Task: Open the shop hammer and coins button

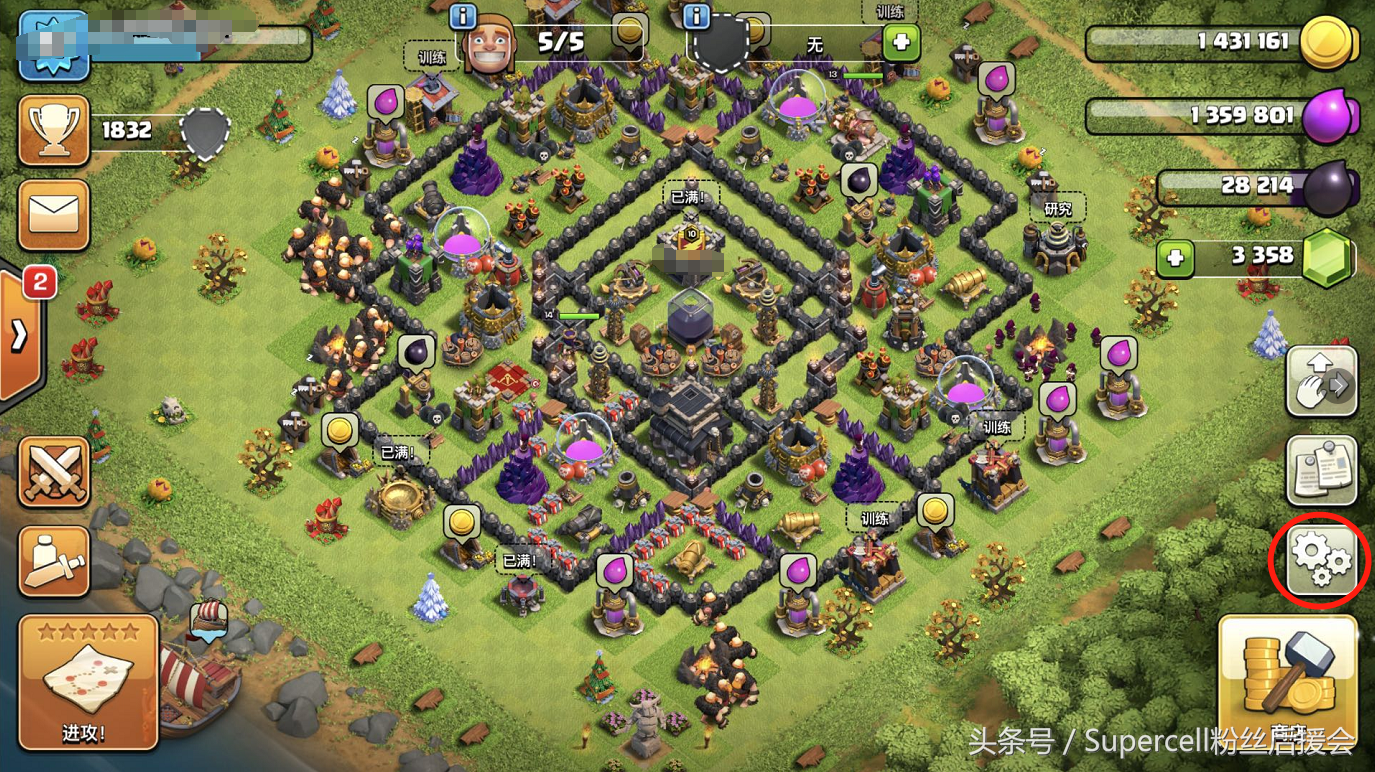Action: tap(1288, 678)
